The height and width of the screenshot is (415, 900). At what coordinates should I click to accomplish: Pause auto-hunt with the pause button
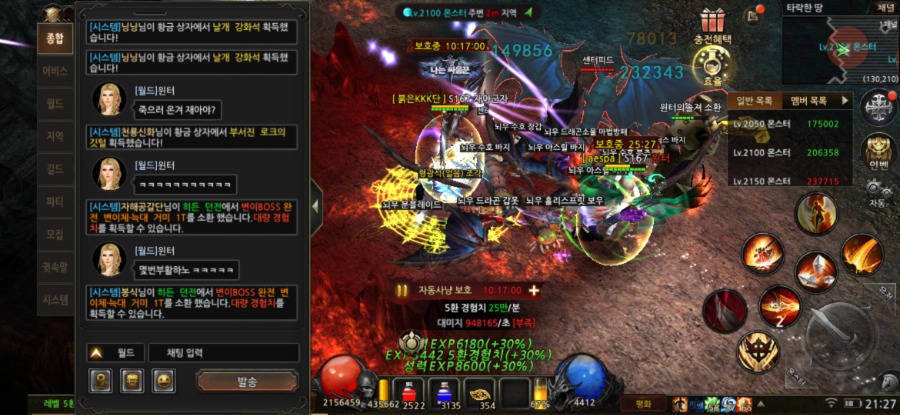click(x=403, y=290)
